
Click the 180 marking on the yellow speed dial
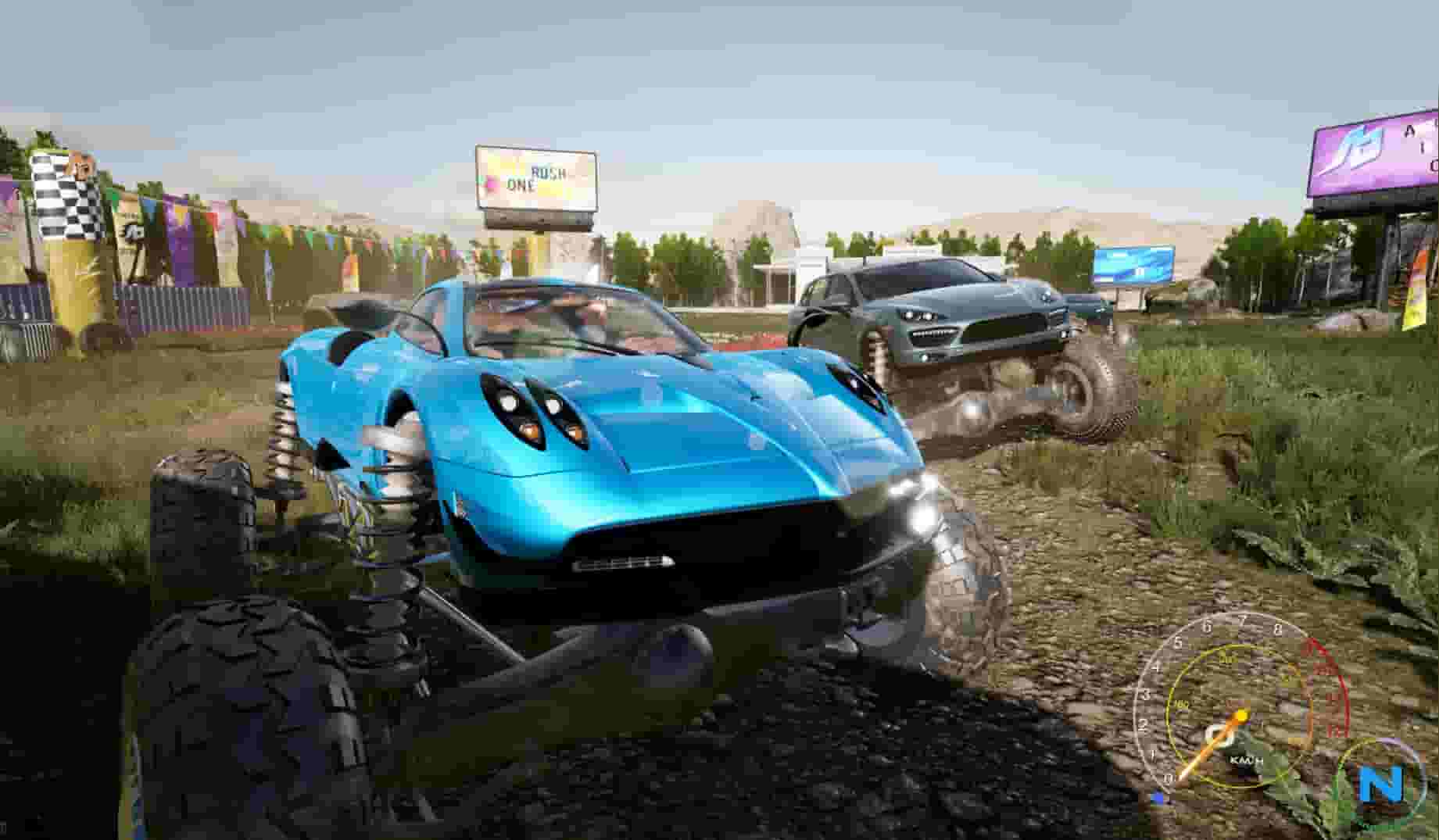coord(1179,702)
